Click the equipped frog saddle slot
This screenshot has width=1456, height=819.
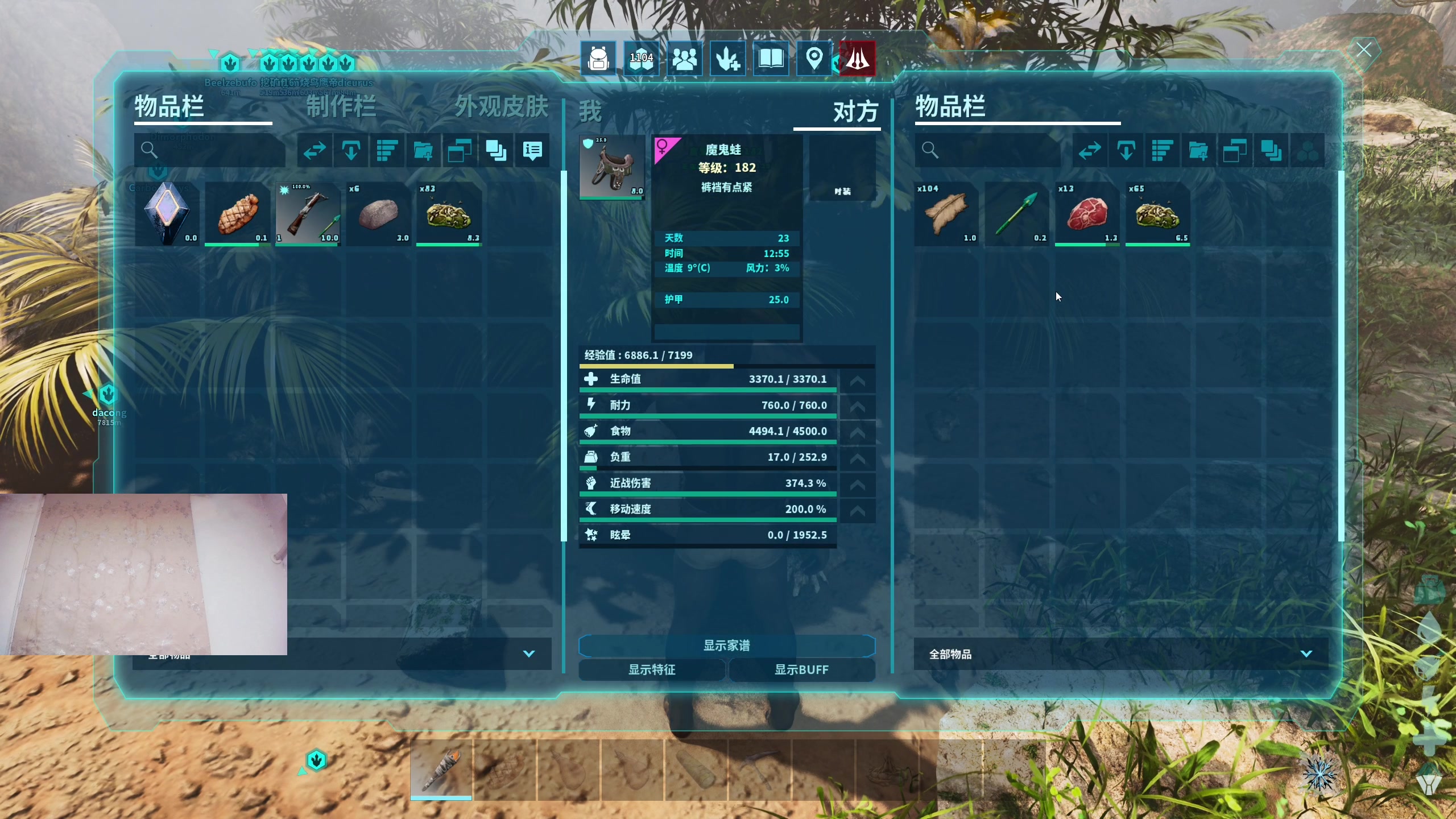[612, 167]
